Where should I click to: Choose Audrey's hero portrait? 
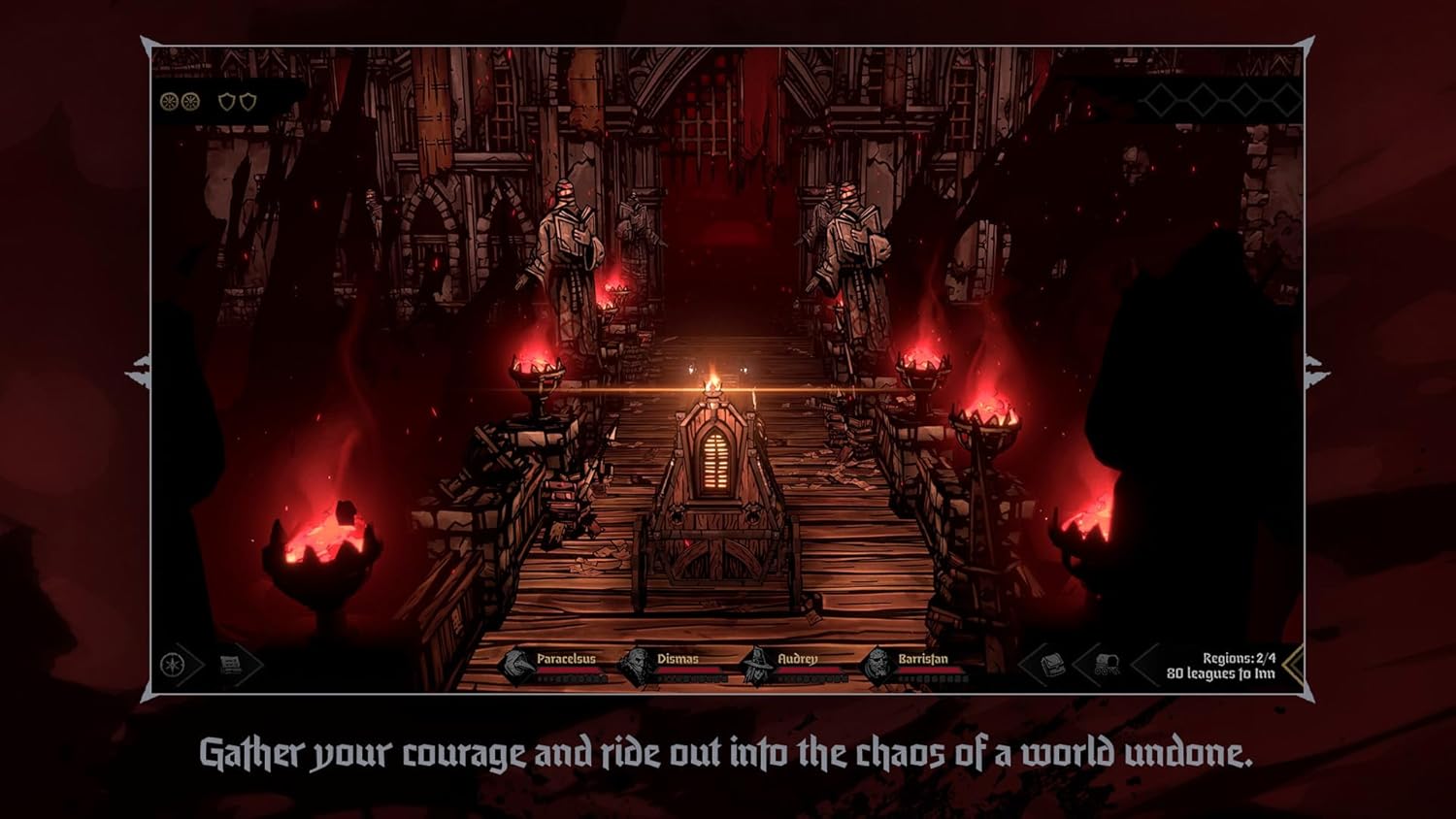point(756,667)
